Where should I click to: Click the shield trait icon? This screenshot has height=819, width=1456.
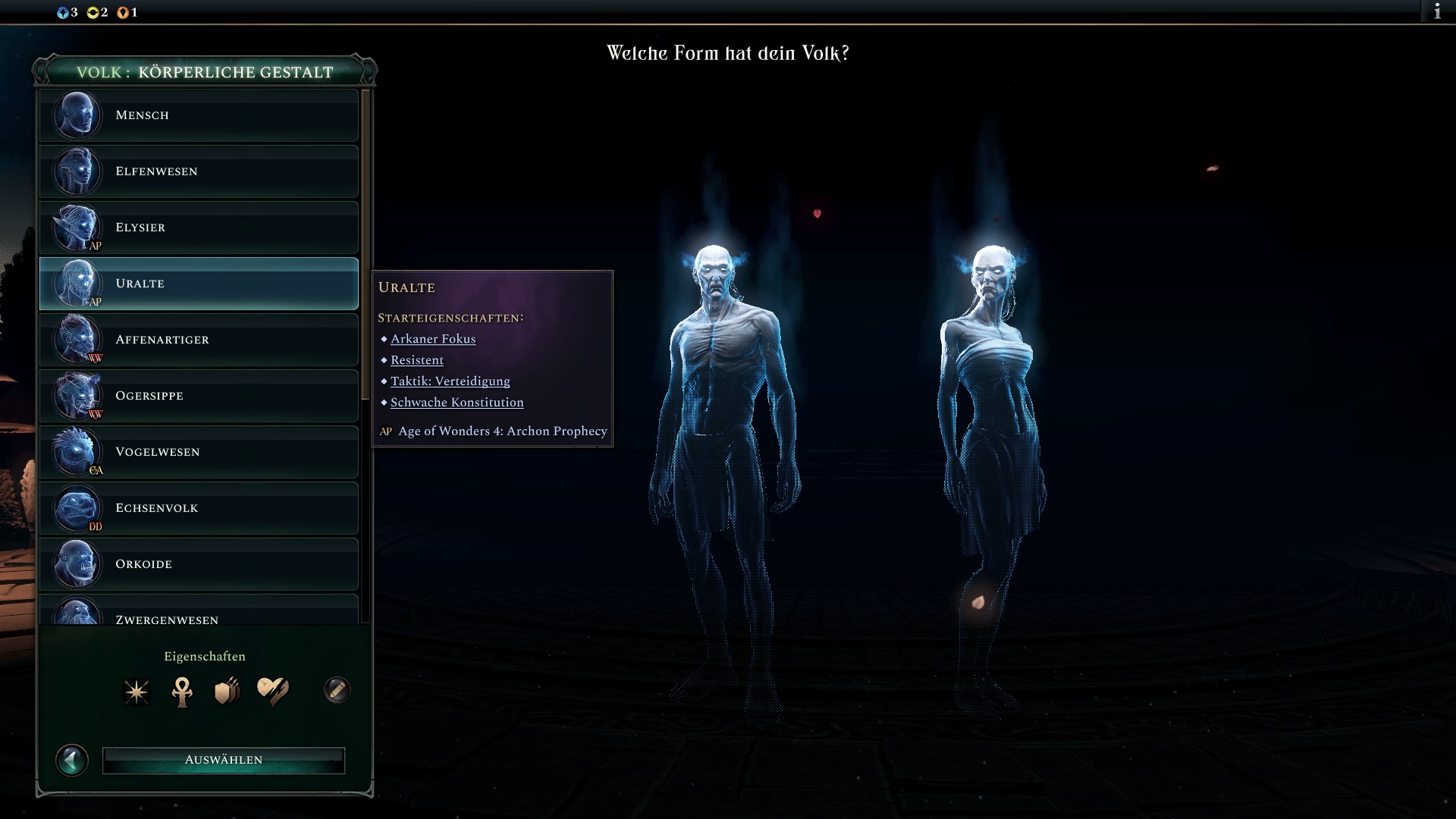click(227, 692)
